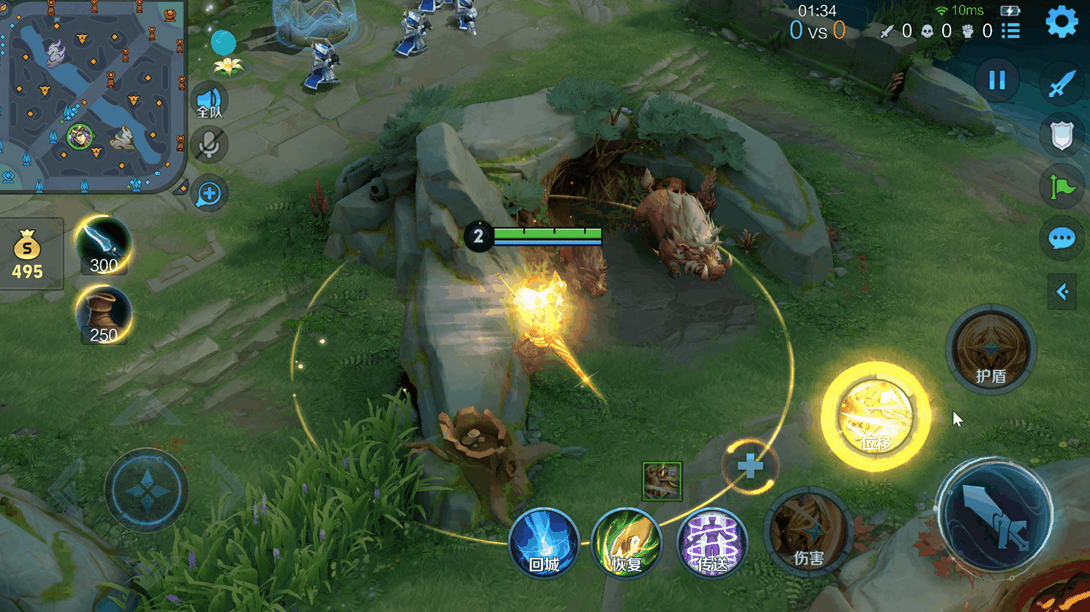This screenshot has width=1090, height=612.
Task: Hit the large sword basic attack button
Action: tap(995, 516)
